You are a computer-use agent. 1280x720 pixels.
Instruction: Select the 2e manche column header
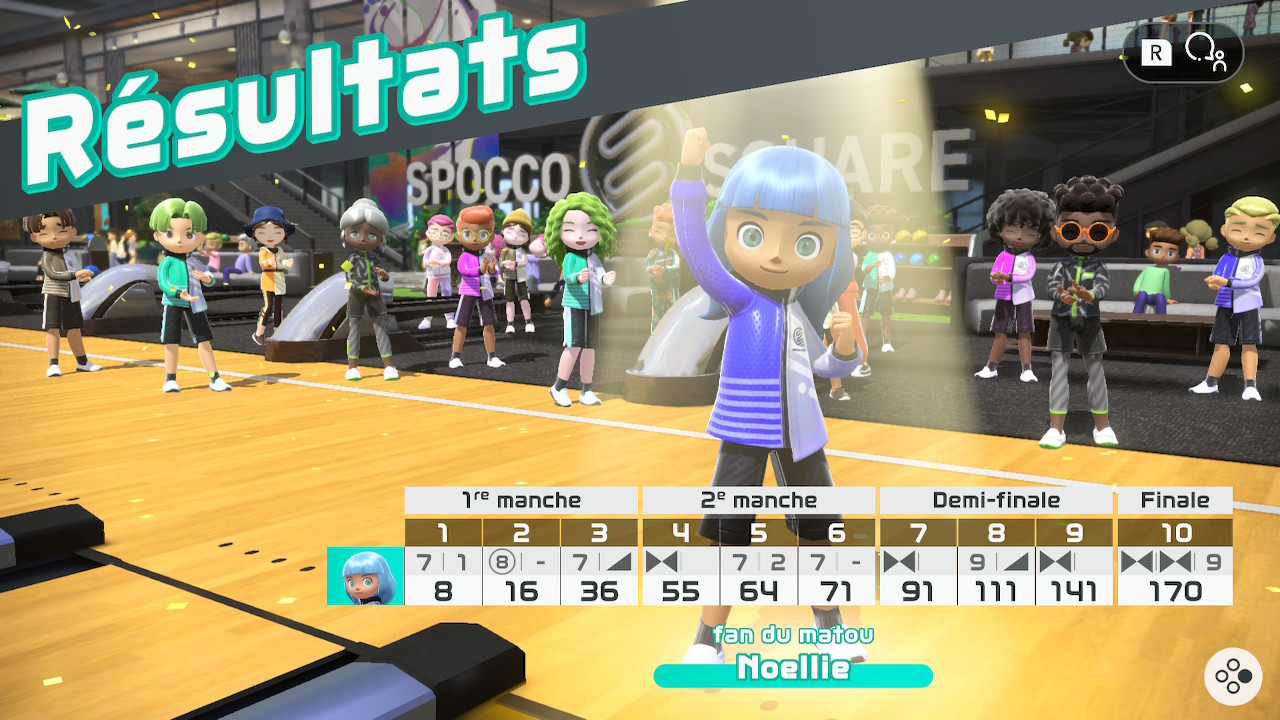coord(759,500)
